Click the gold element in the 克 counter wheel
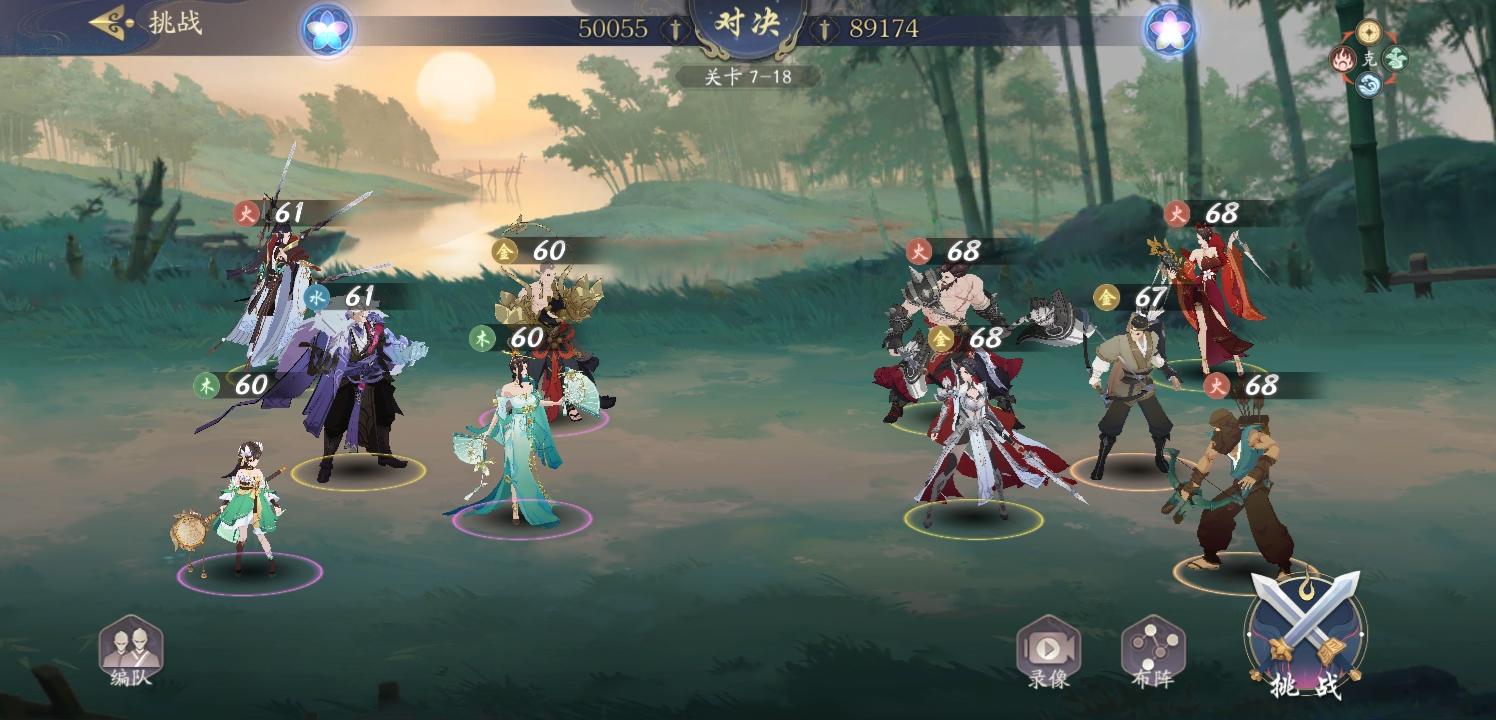This screenshot has height=720, width=1496. point(1368,33)
